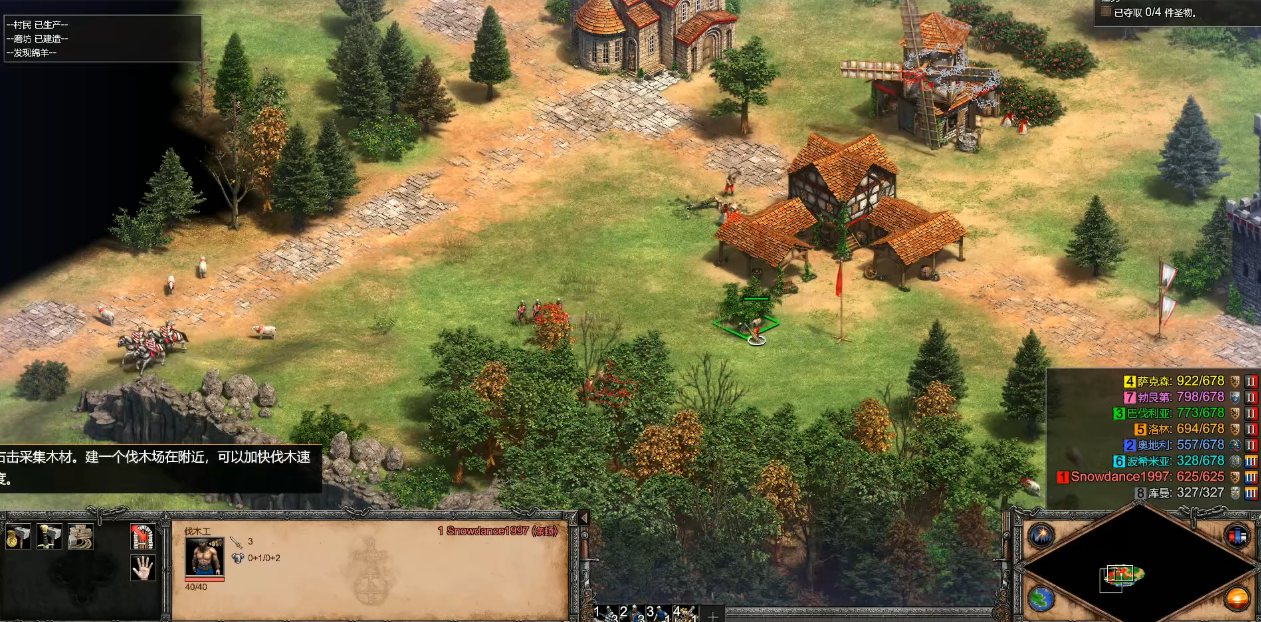The height and width of the screenshot is (622, 1261).
Task: Activate the flare signal button by the minimap
Action: point(1040,535)
